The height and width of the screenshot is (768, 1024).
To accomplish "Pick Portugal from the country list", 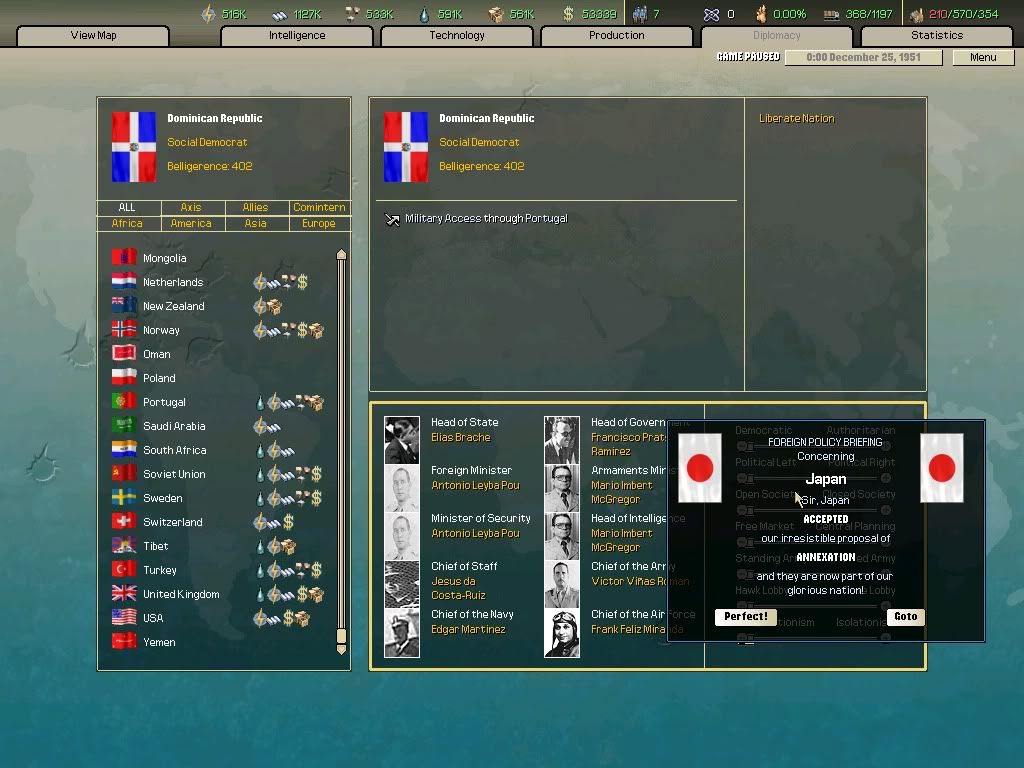I will point(164,402).
